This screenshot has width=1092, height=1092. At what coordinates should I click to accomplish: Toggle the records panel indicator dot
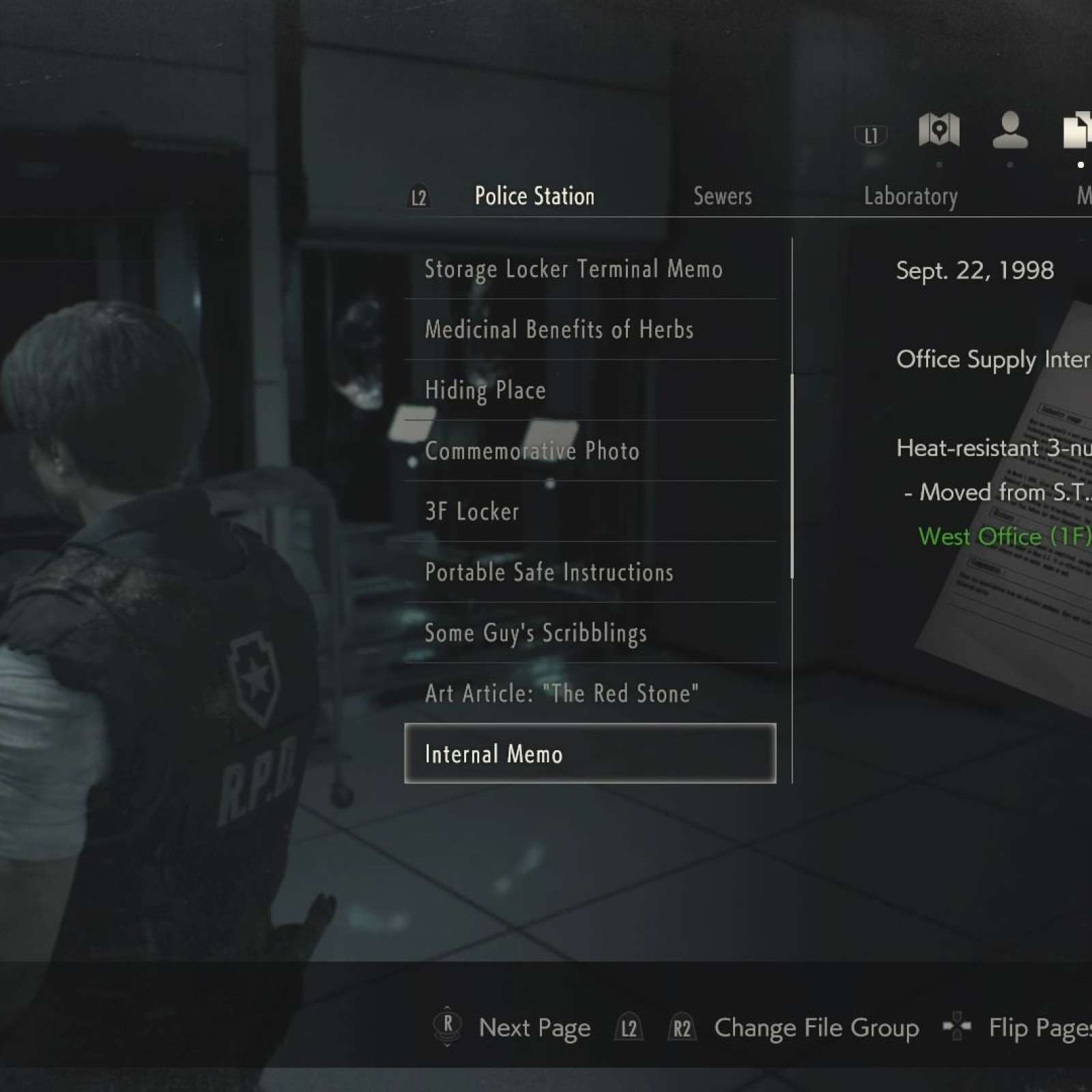1011,164
